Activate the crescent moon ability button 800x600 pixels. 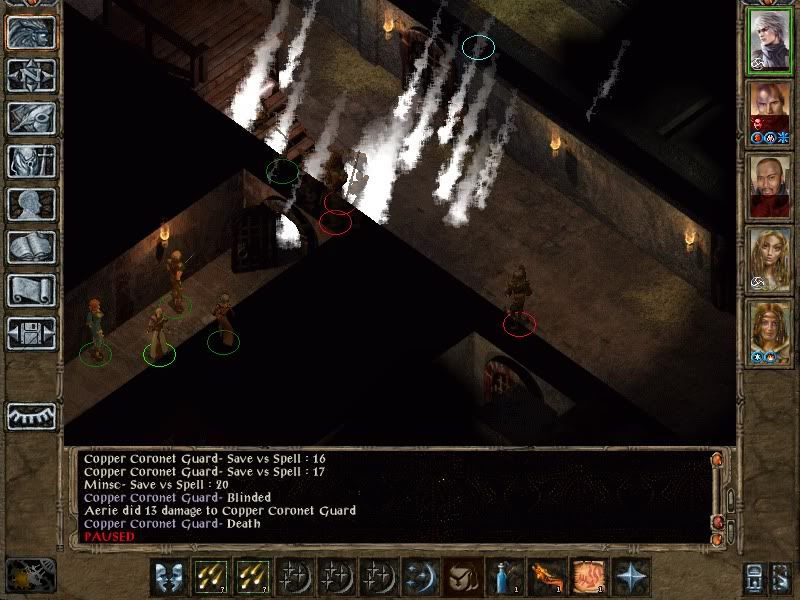[x=416, y=577]
